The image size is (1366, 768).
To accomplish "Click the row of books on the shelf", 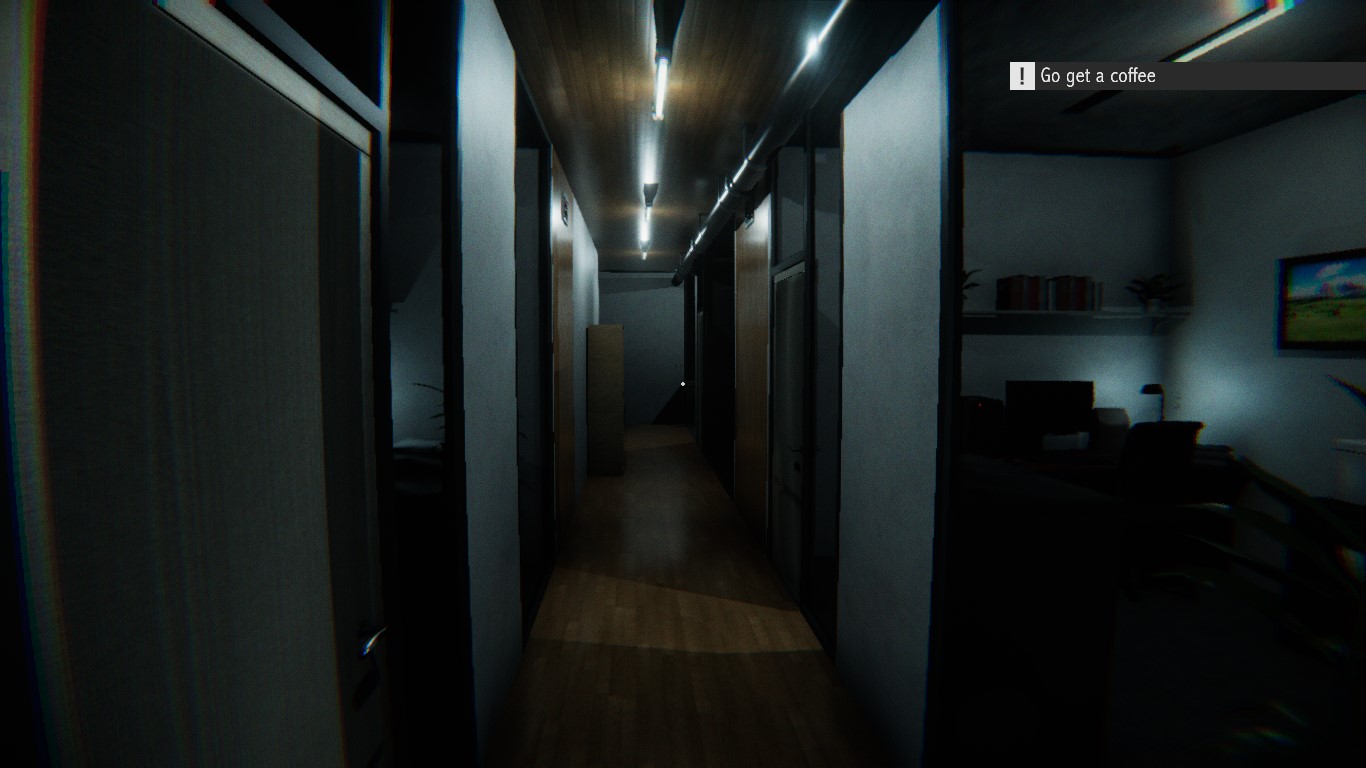I will pyautogui.click(x=1047, y=291).
